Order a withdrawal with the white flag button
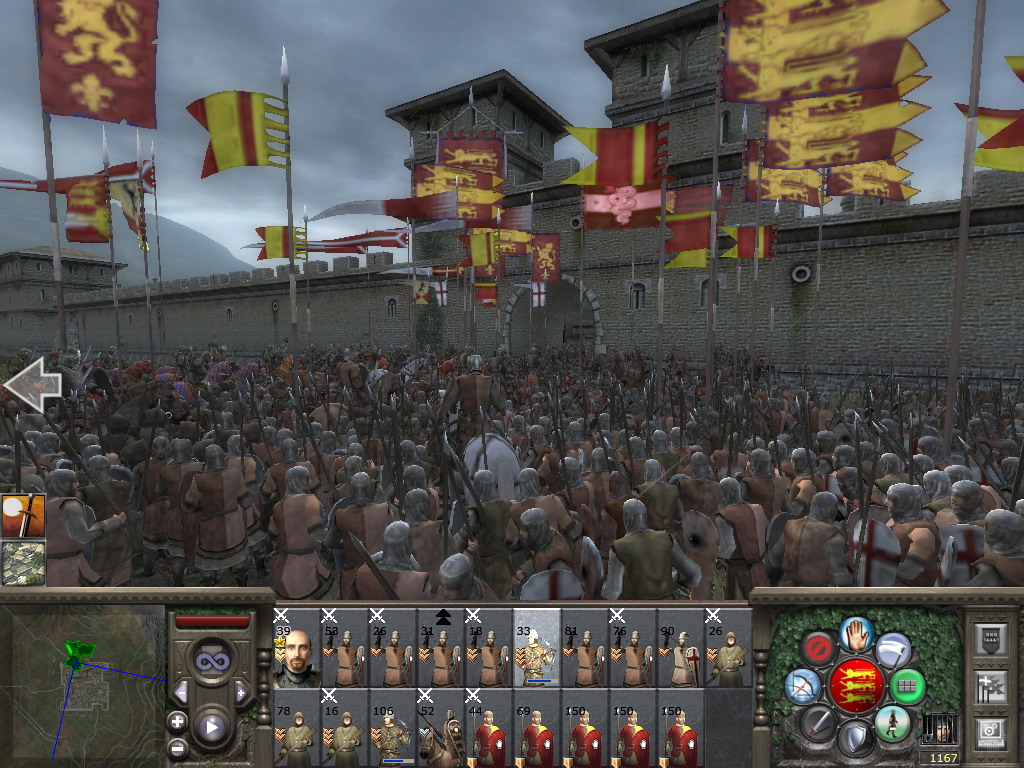 pos(893,649)
